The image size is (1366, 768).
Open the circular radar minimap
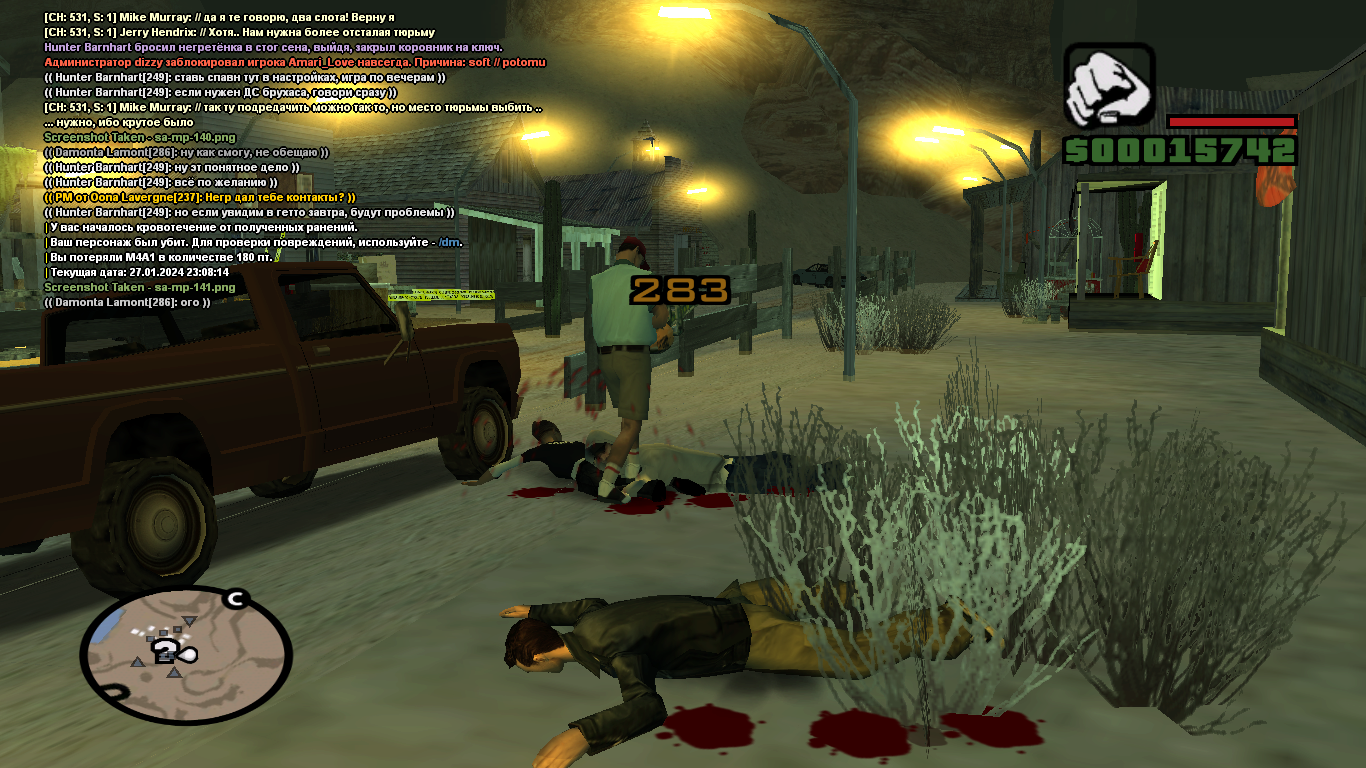point(185,652)
